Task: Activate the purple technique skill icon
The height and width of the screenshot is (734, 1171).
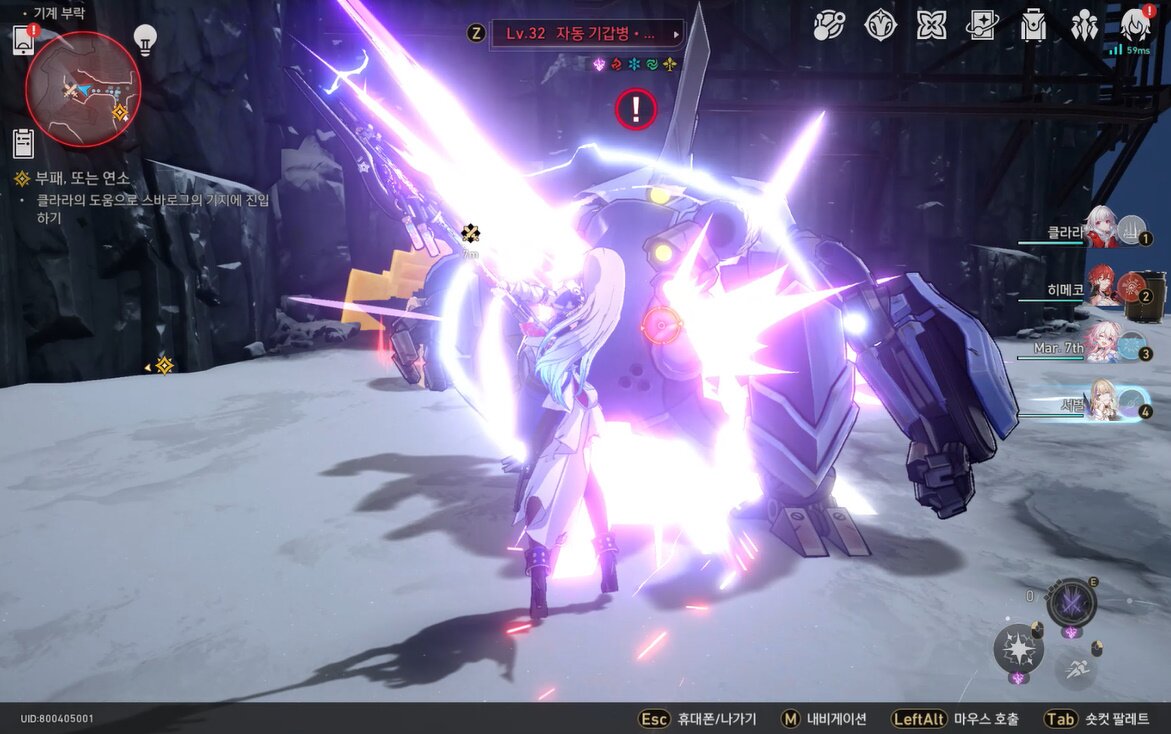Action: (1071, 604)
